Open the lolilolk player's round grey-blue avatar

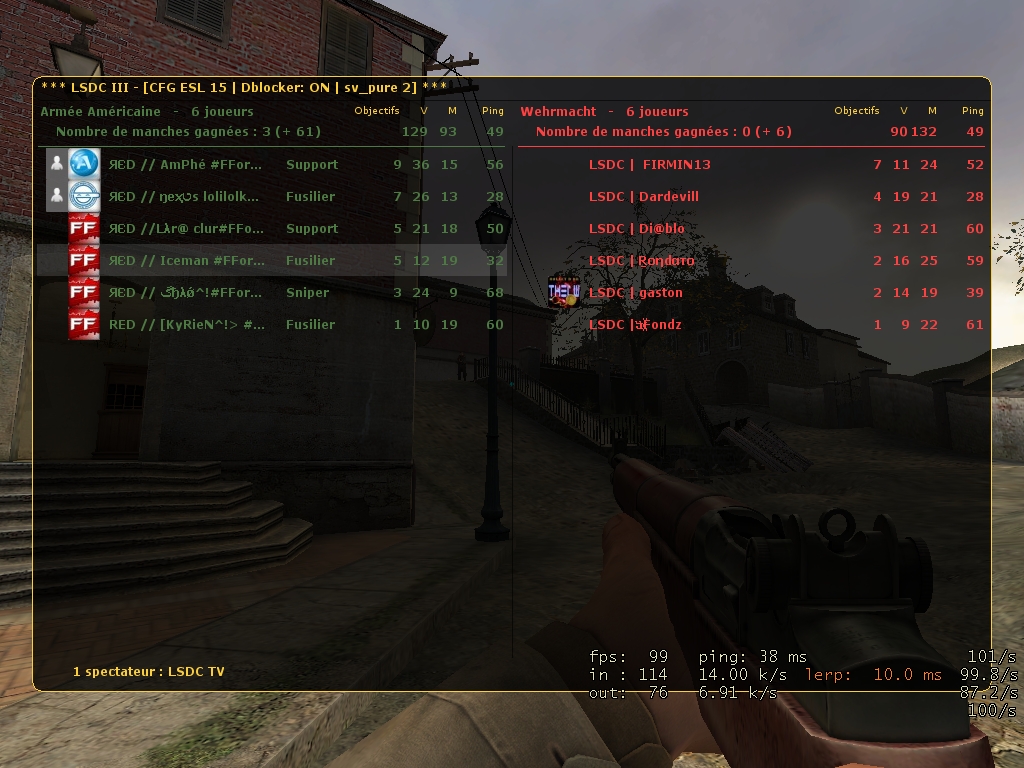point(84,195)
